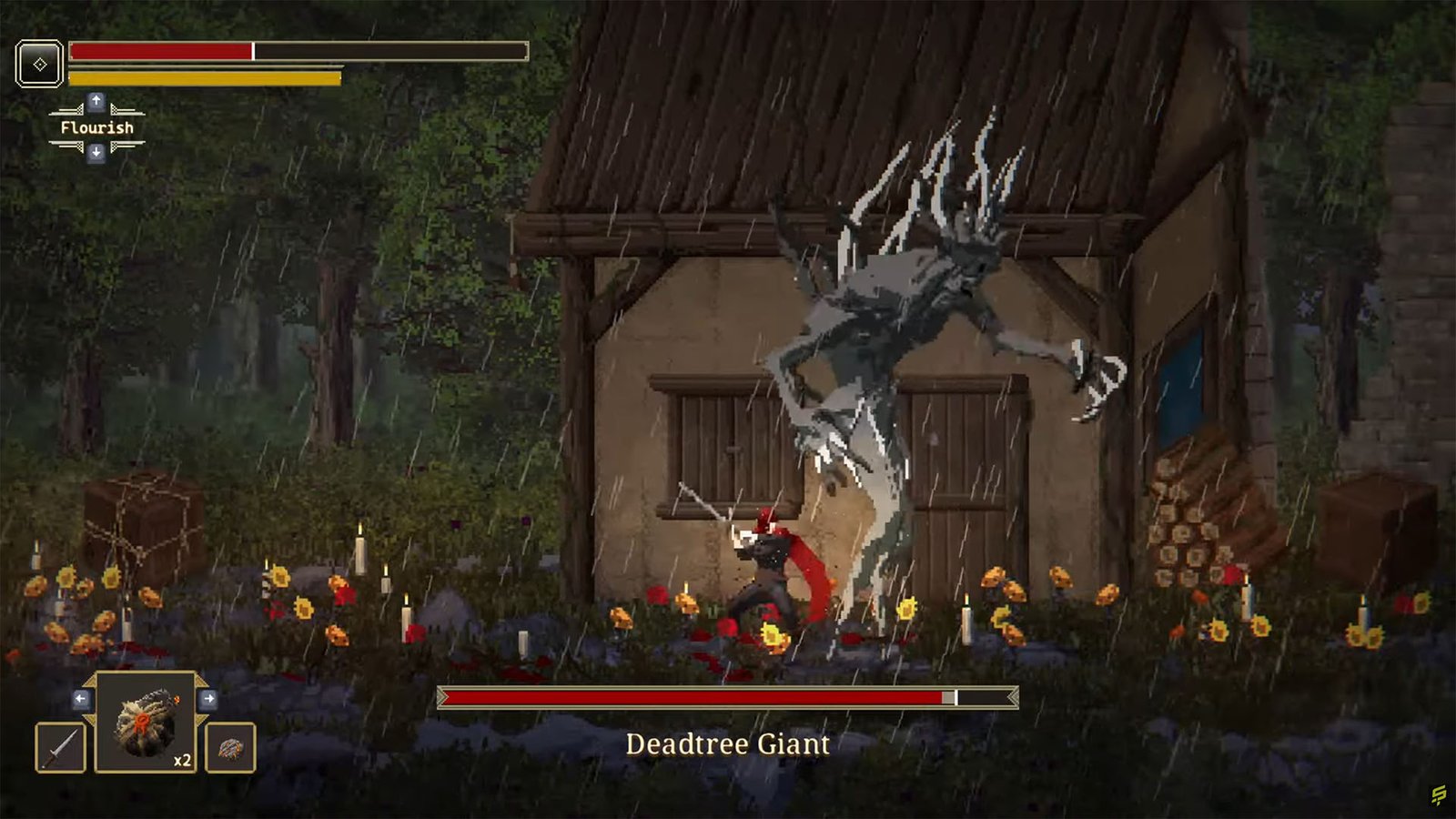
Task: Click the decorative flourish arrows beside the skill name
Action: 66,110
